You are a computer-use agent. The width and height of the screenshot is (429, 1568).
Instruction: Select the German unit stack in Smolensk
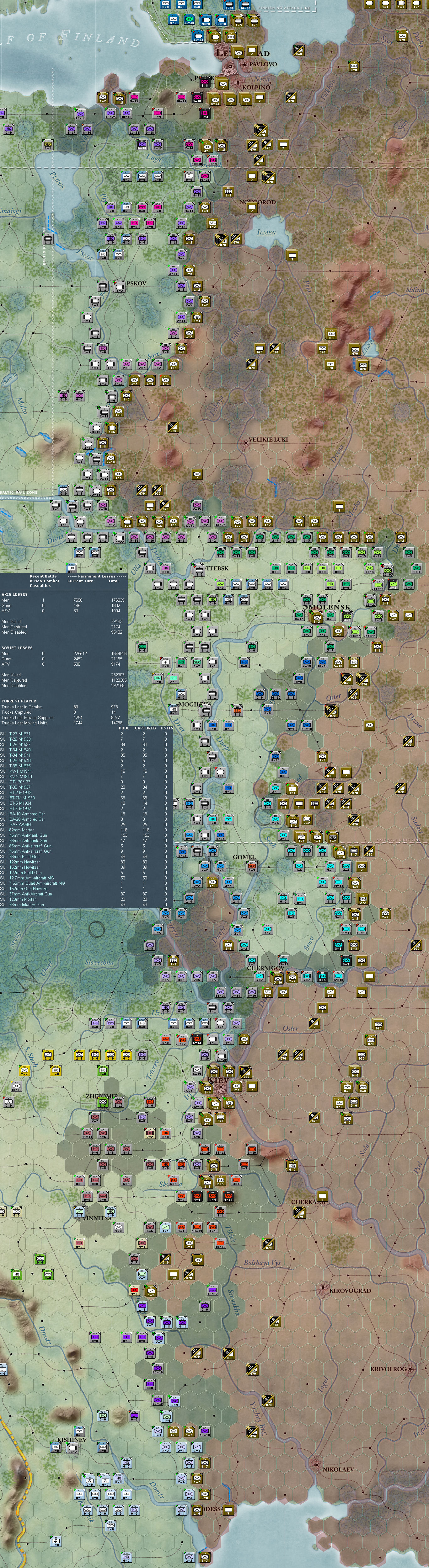tap(315, 617)
